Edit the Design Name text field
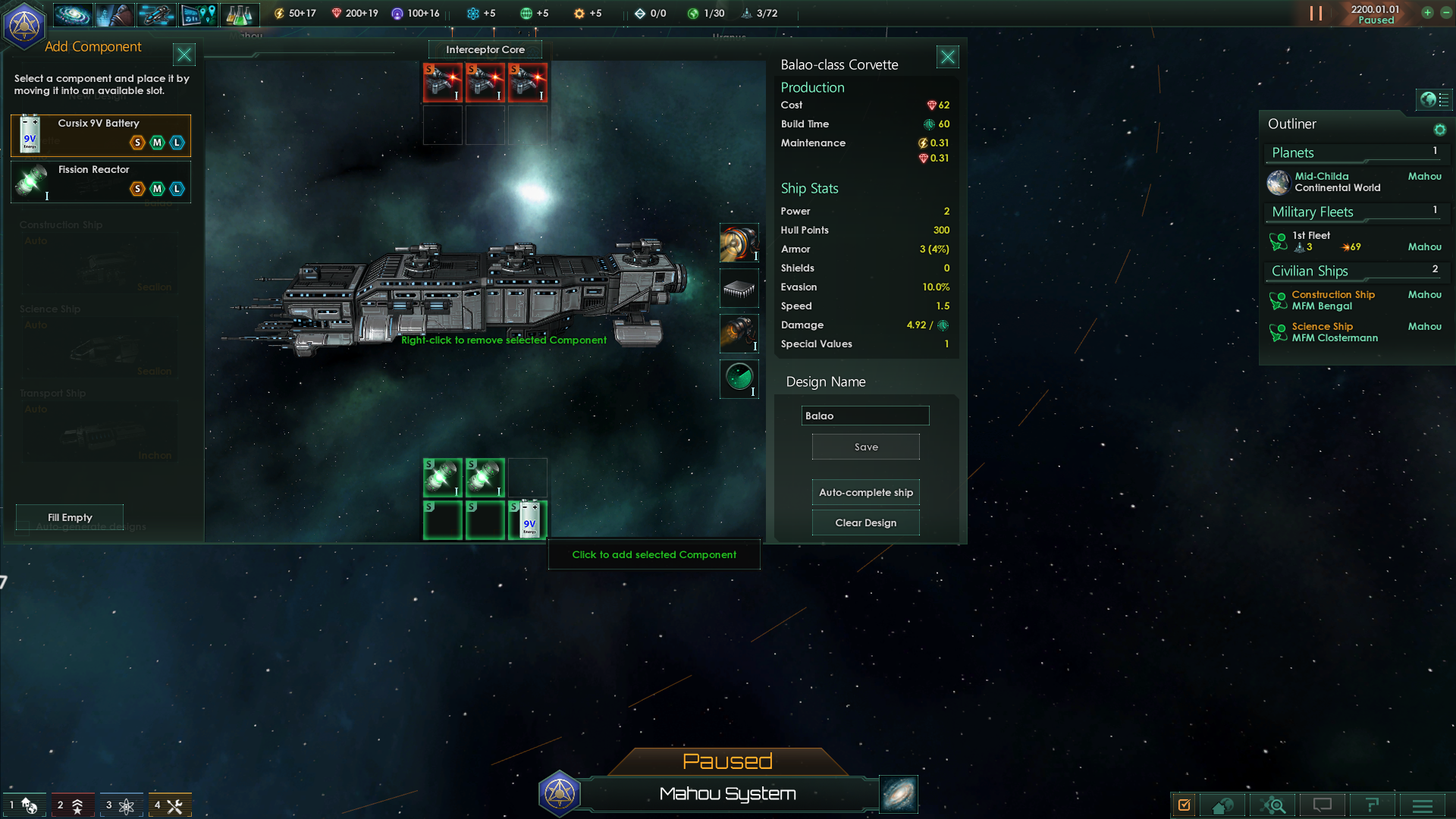 pyautogui.click(x=864, y=416)
